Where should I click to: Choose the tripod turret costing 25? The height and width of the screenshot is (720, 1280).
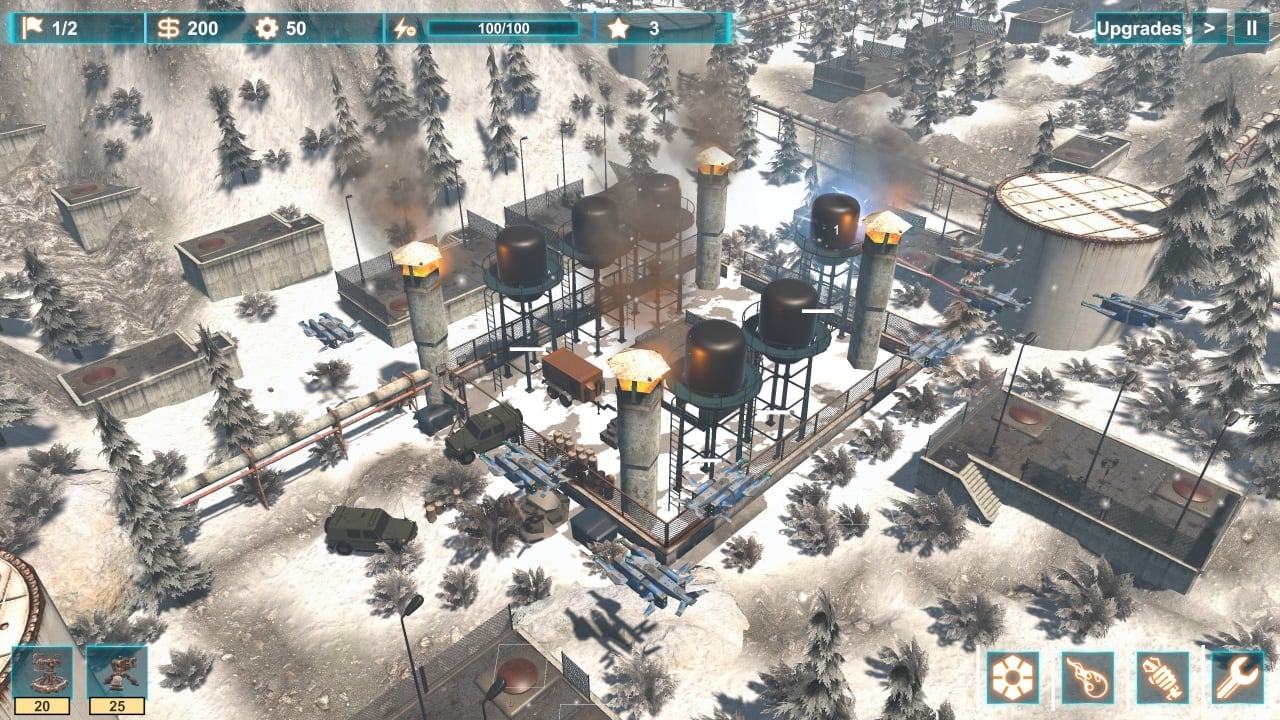[116, 672]
